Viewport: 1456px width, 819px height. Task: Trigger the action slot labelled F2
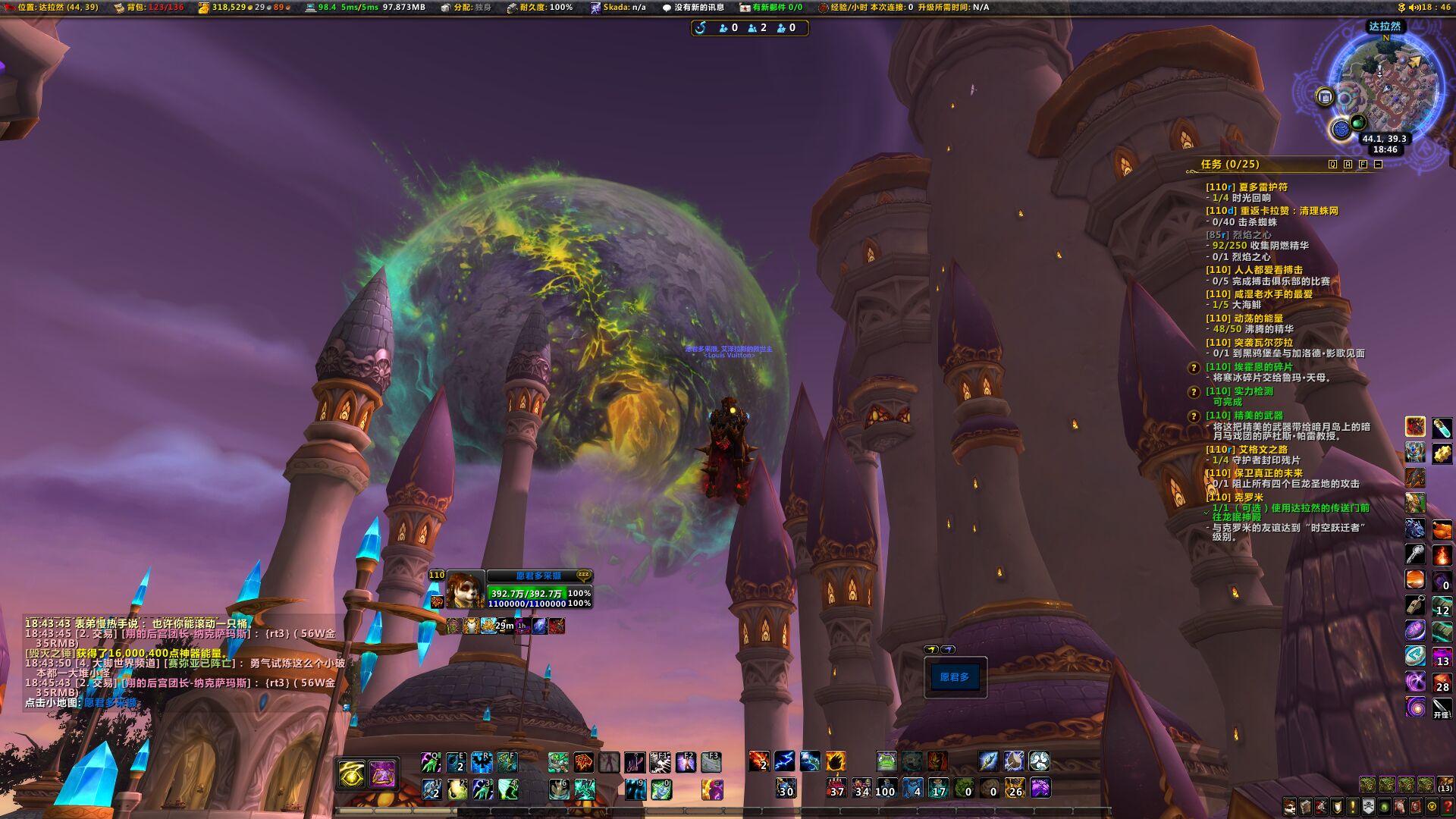point(686,761)
